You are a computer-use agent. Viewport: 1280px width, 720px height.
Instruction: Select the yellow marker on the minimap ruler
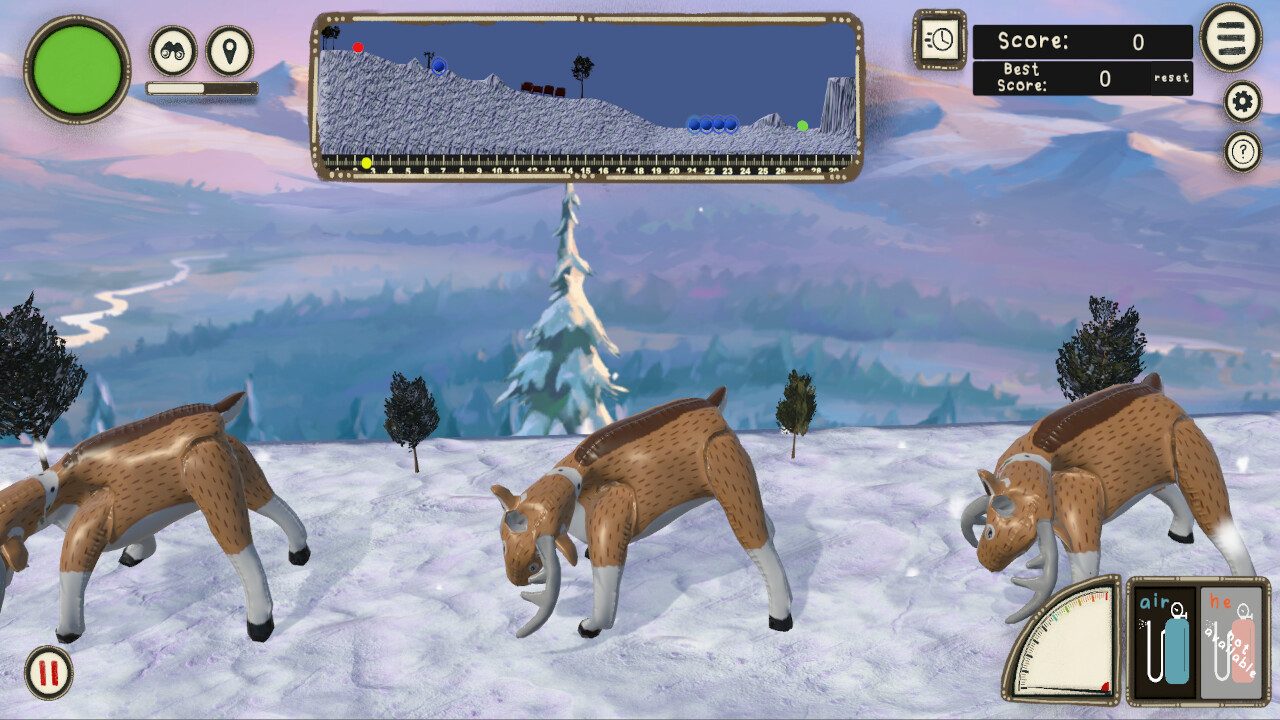[x=365, y=160]
